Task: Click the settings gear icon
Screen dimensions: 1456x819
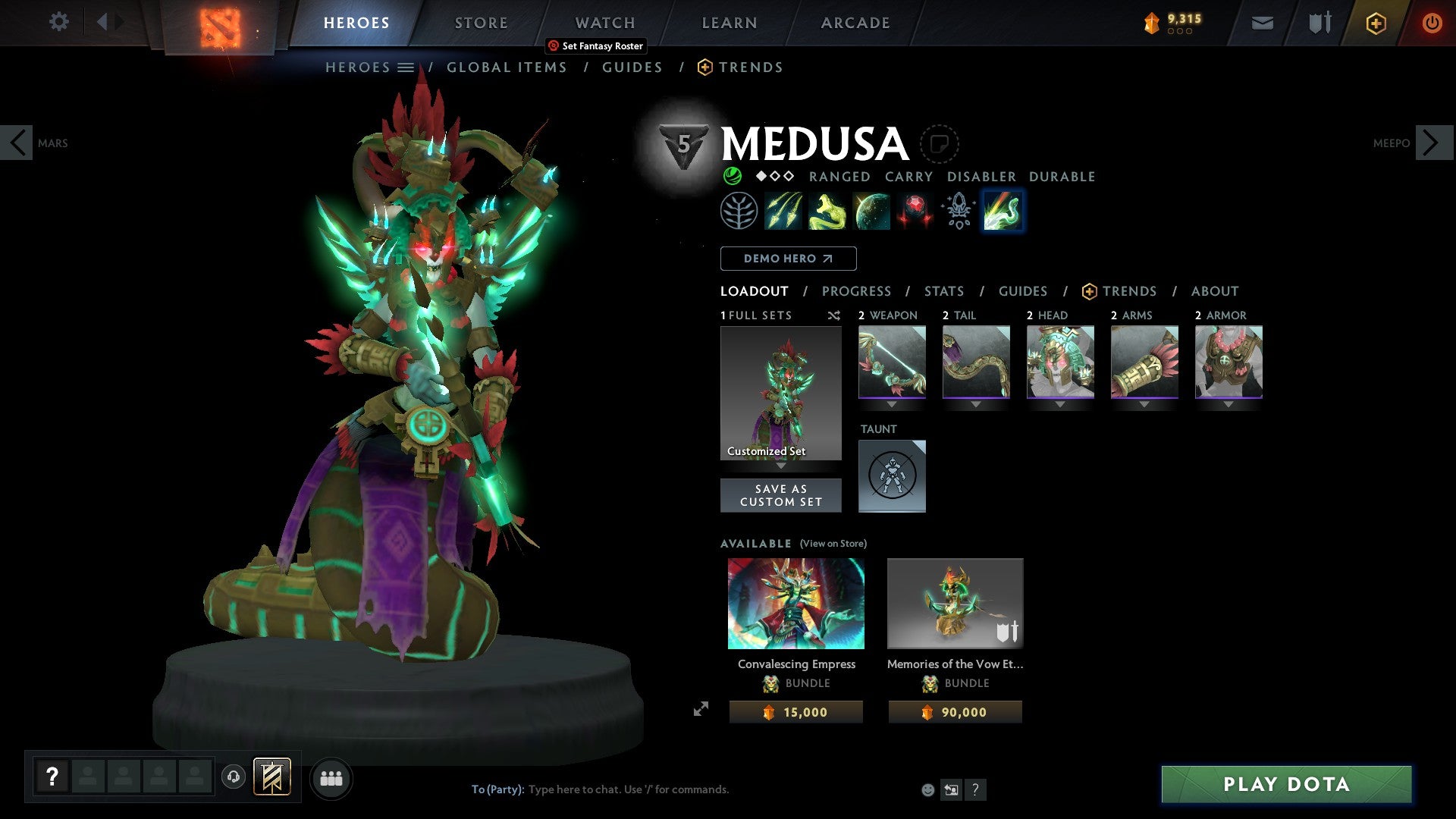Action: [58, 22]
